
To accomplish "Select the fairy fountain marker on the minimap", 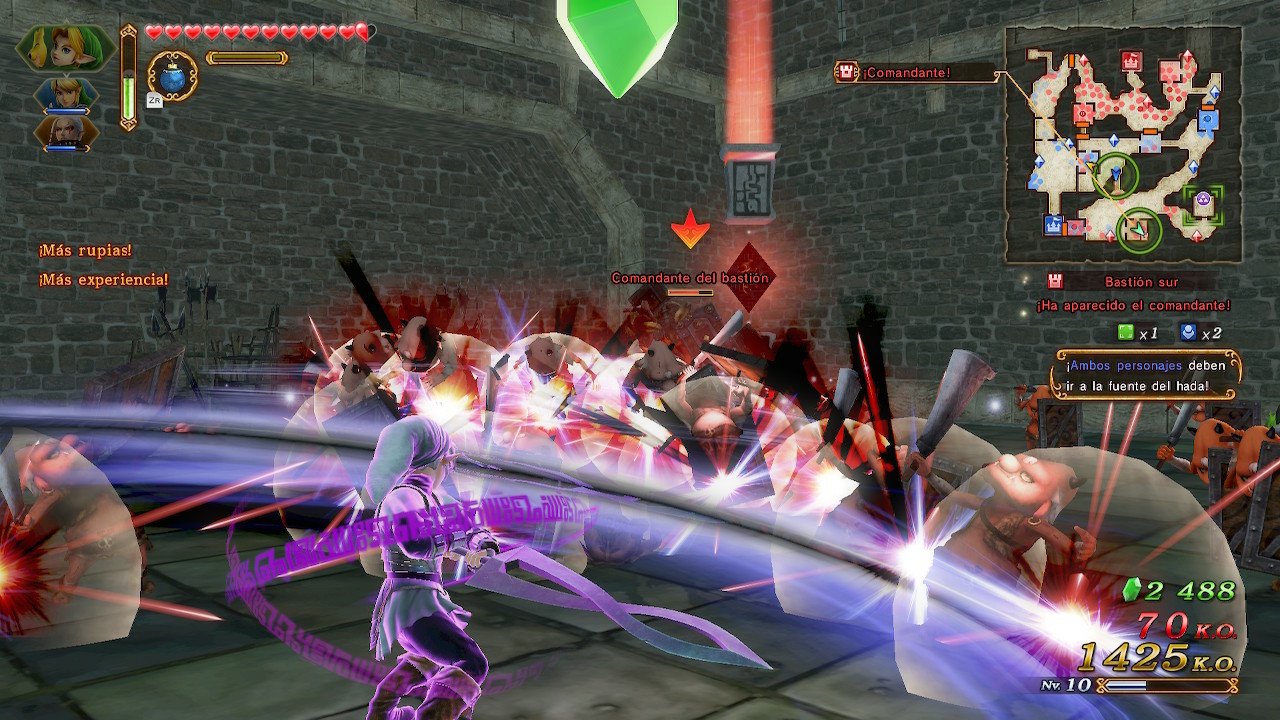I will pyautogui.click(x=1203, y=201).
